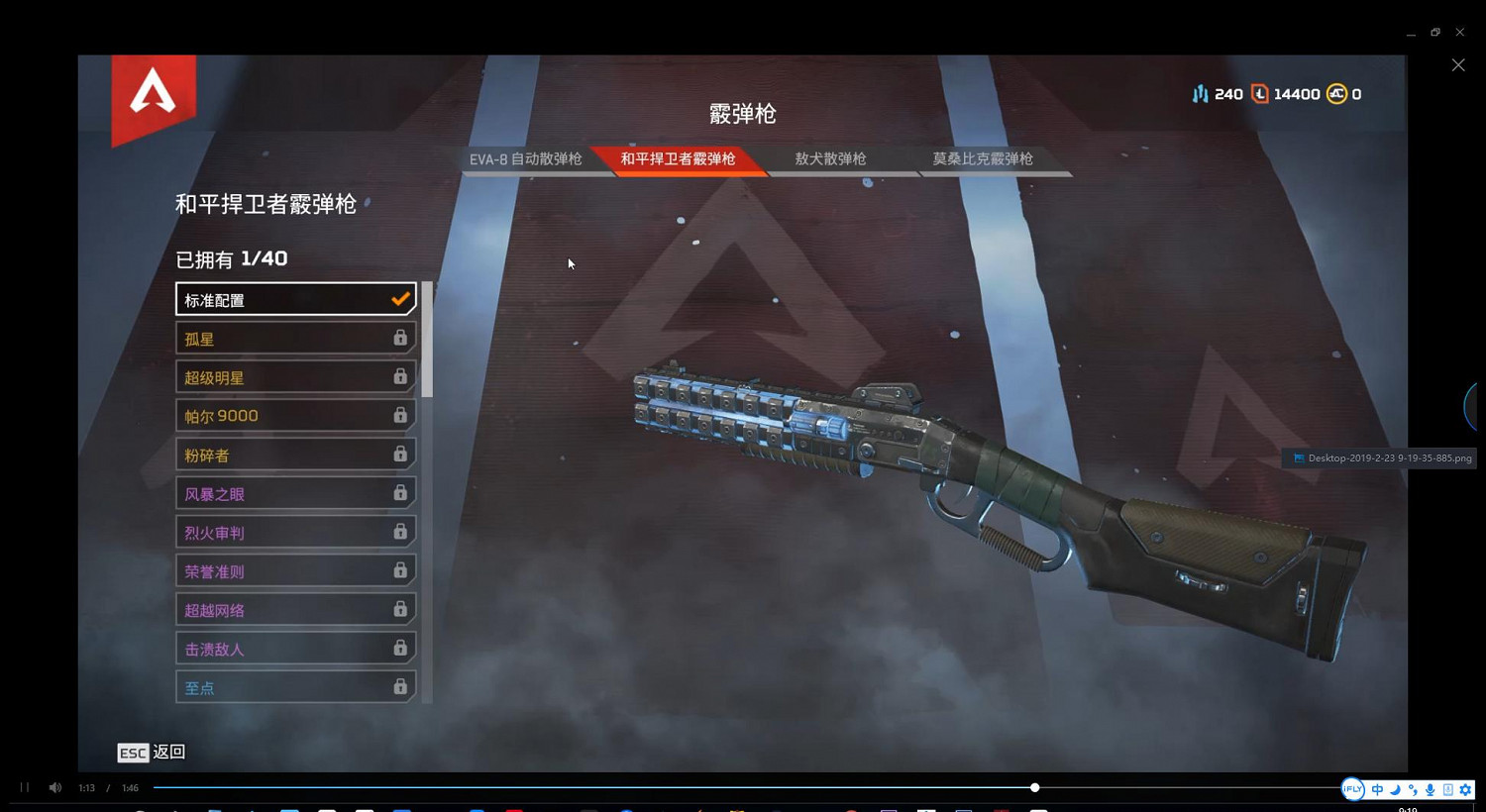Open the iFLY input settings gear
Image resolution: width=1486 pixels, height=812 pixels.
pos(1465,789)
